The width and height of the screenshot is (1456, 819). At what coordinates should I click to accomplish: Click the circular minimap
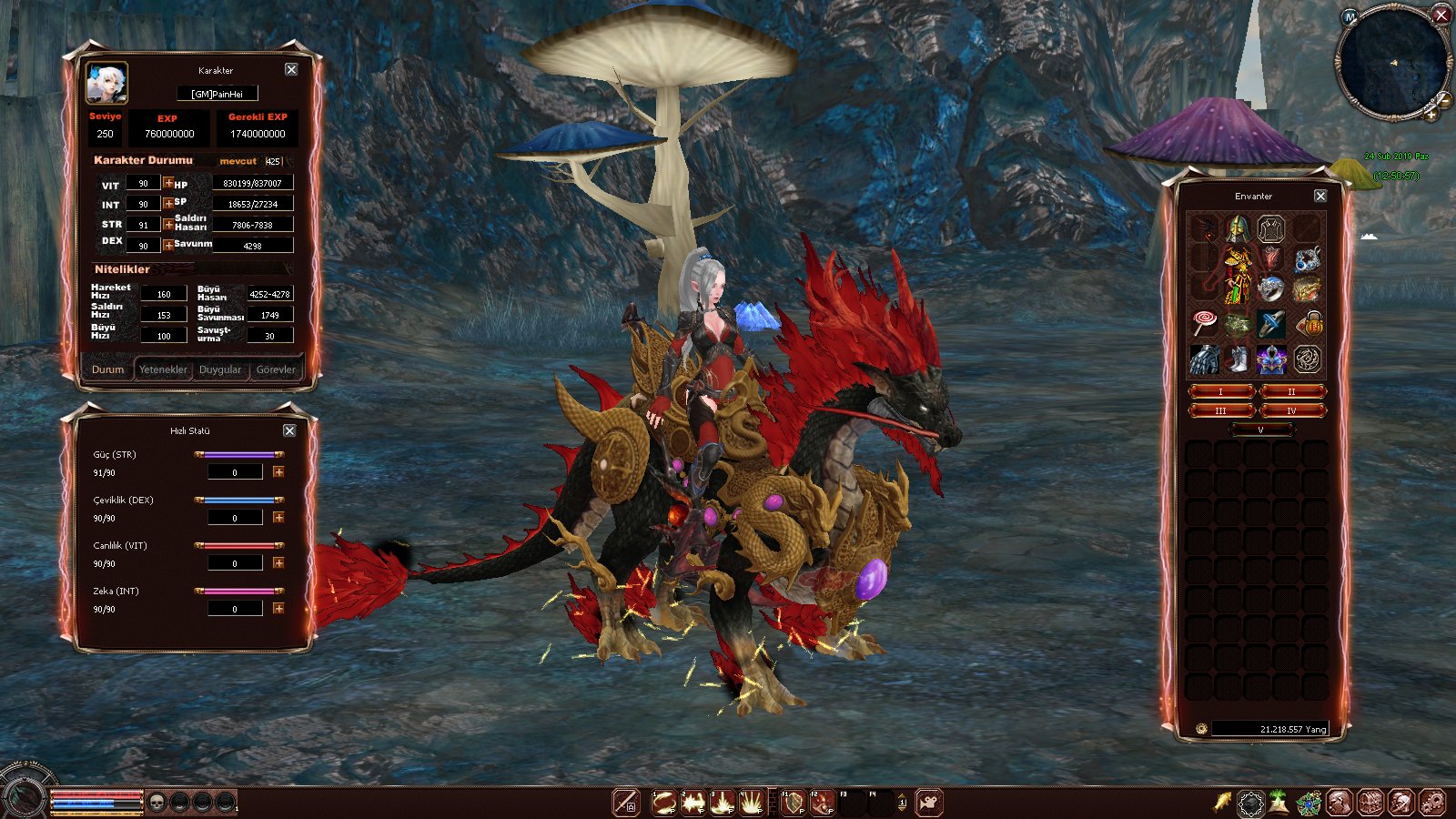(x=1392, y=62)
